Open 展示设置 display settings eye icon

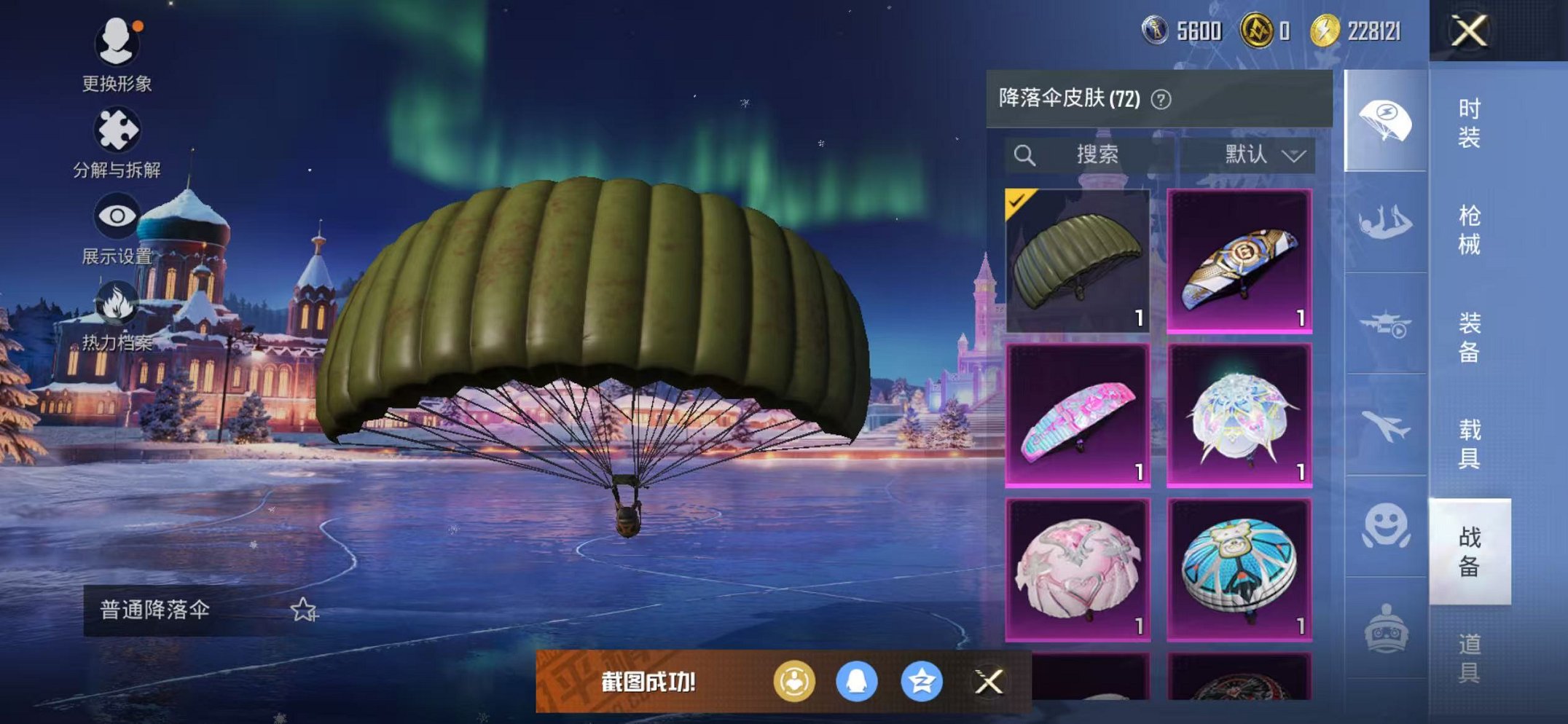click(117, 214)
